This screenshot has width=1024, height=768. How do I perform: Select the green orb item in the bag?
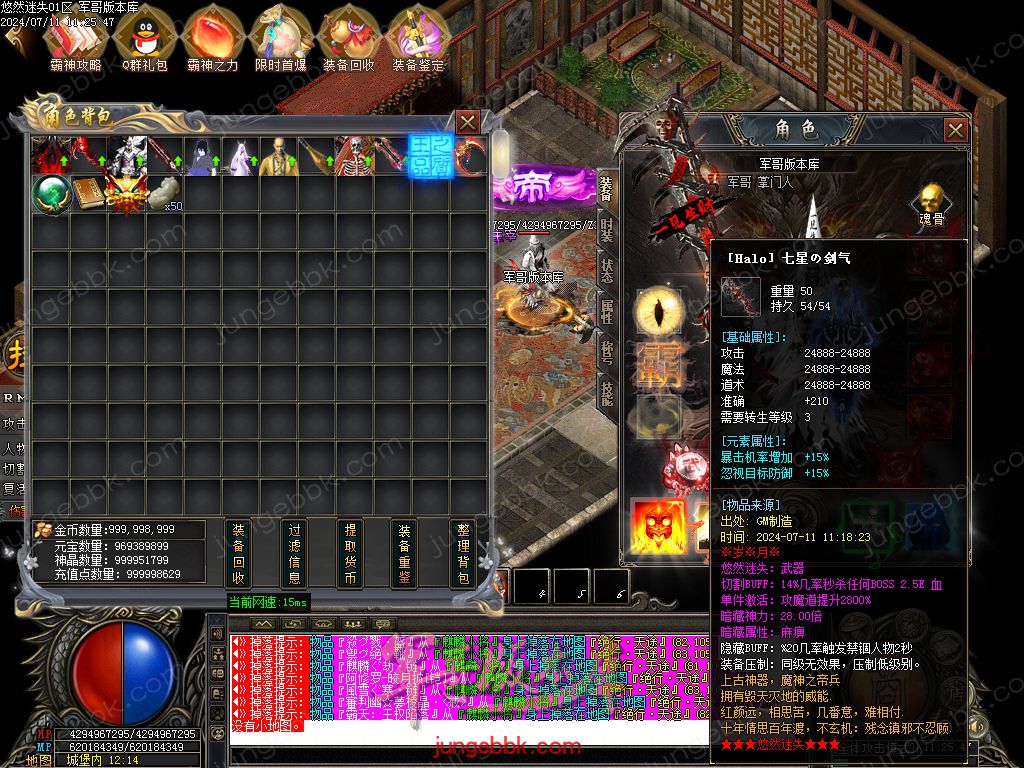point(48,193)
